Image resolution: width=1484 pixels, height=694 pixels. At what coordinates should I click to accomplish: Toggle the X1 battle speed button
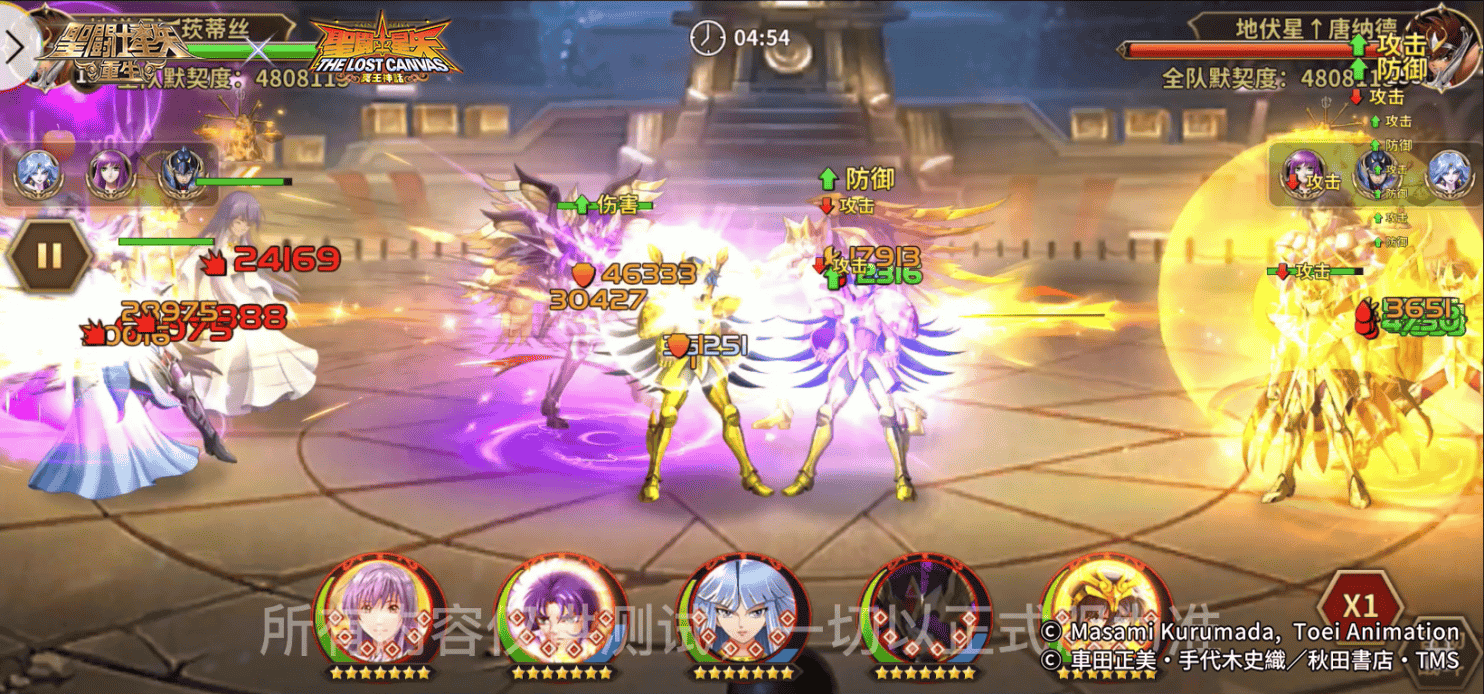coord(1359,605)
